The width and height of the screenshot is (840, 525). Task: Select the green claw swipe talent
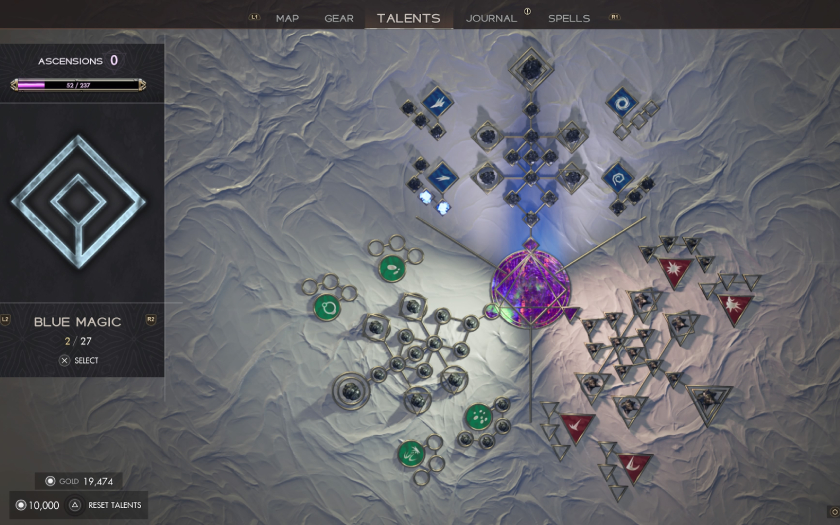pos(411,455)
